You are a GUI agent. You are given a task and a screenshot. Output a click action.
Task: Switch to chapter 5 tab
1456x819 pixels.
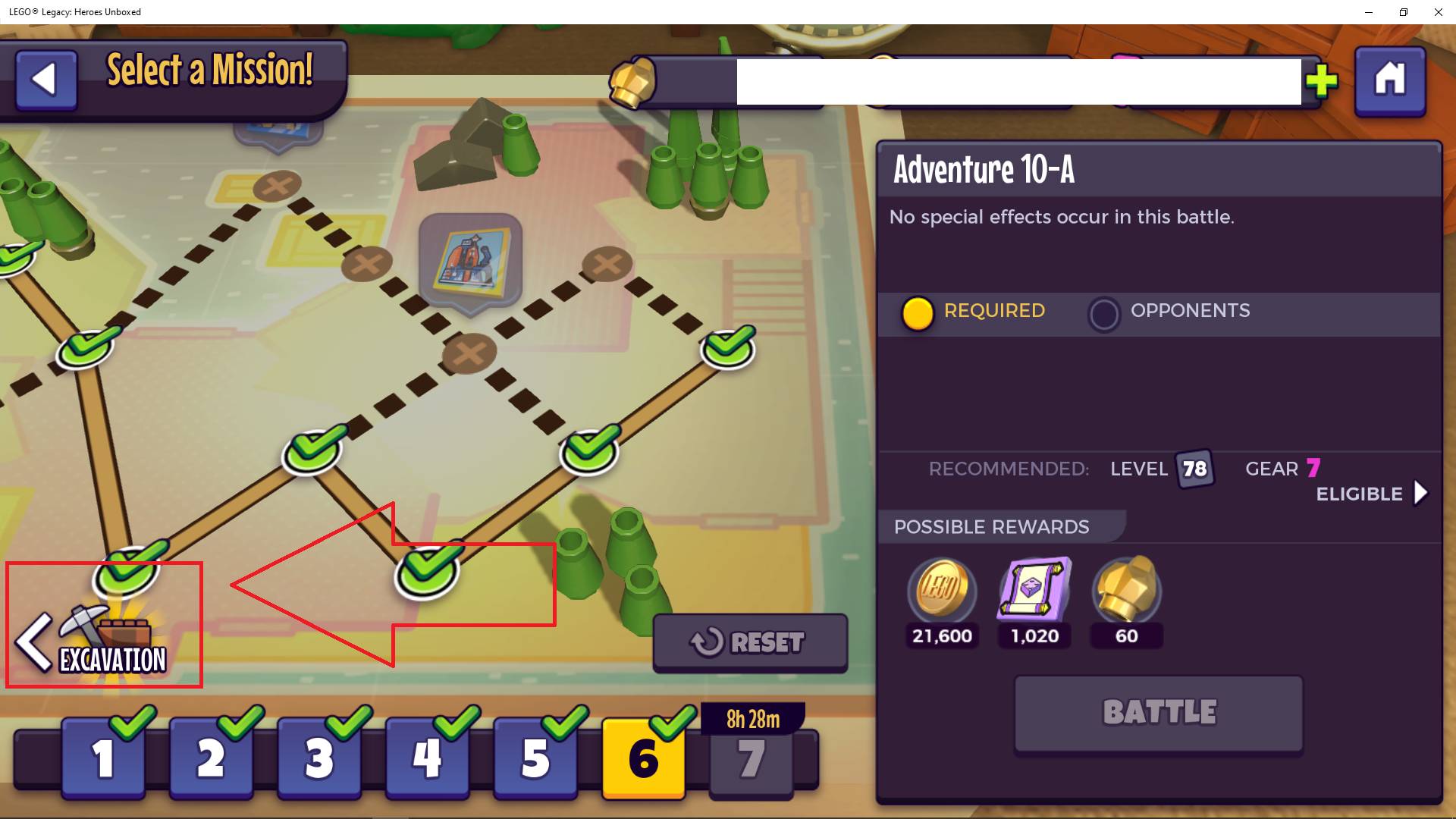click(x=535, y=758)
